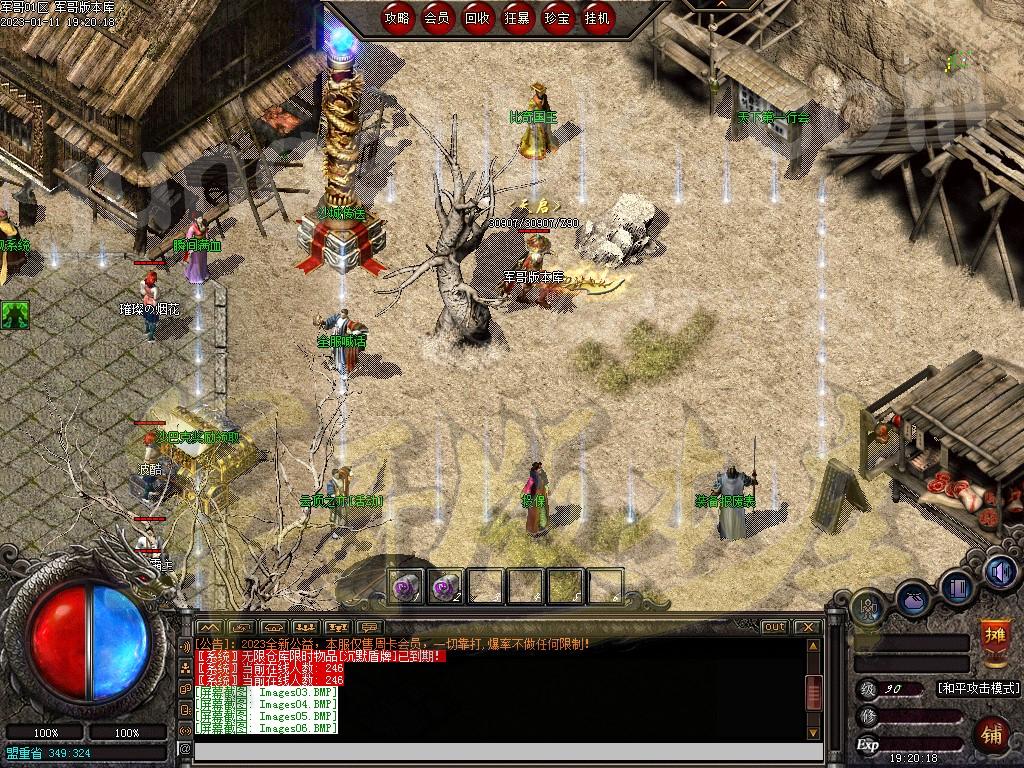Click the chat text input field

(x=500, y=749)
